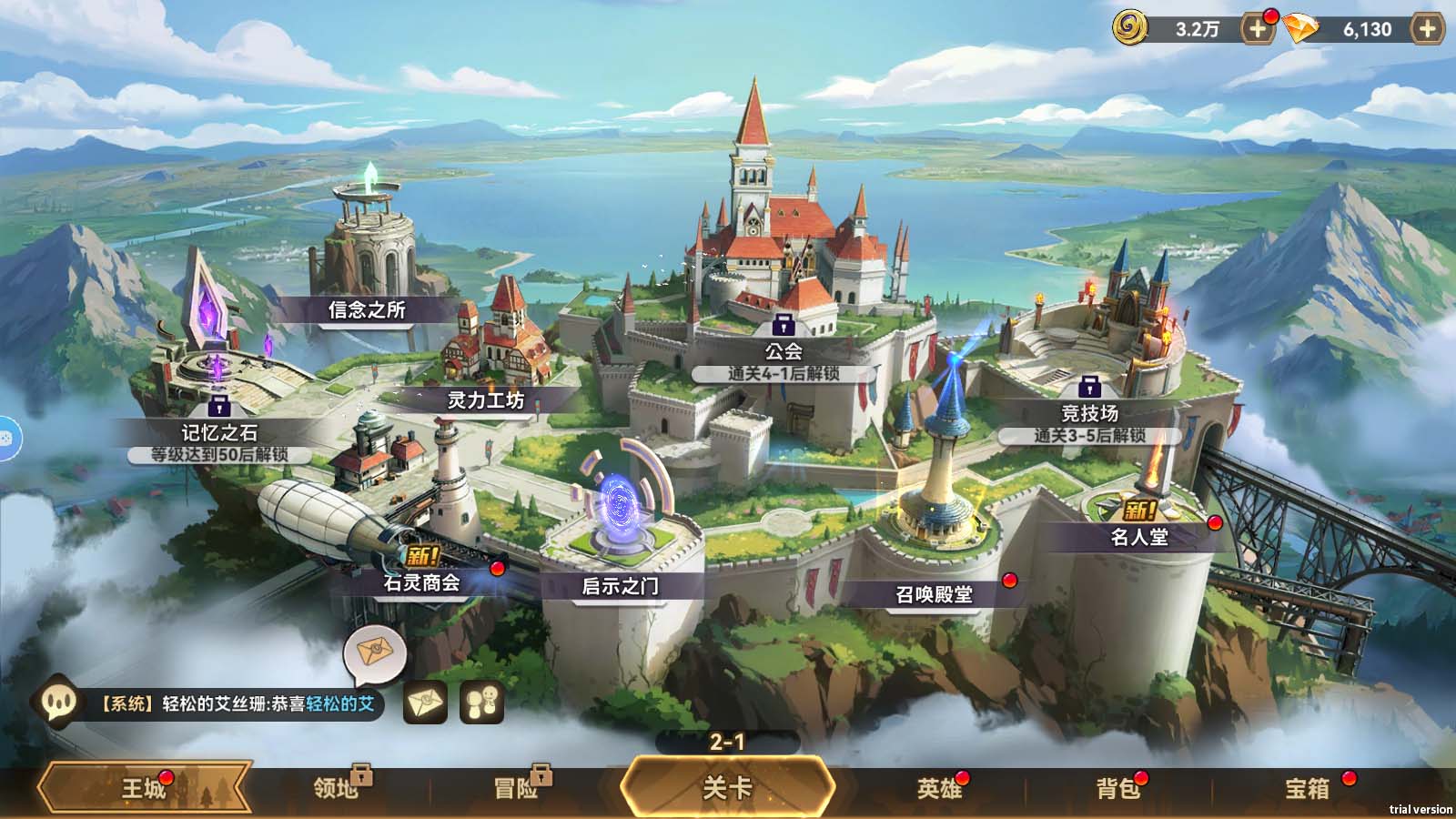This screenshot has width=1456, height=819.
Task: Open the 宝箱 (Chest) tab
Action: point(1308,790)
